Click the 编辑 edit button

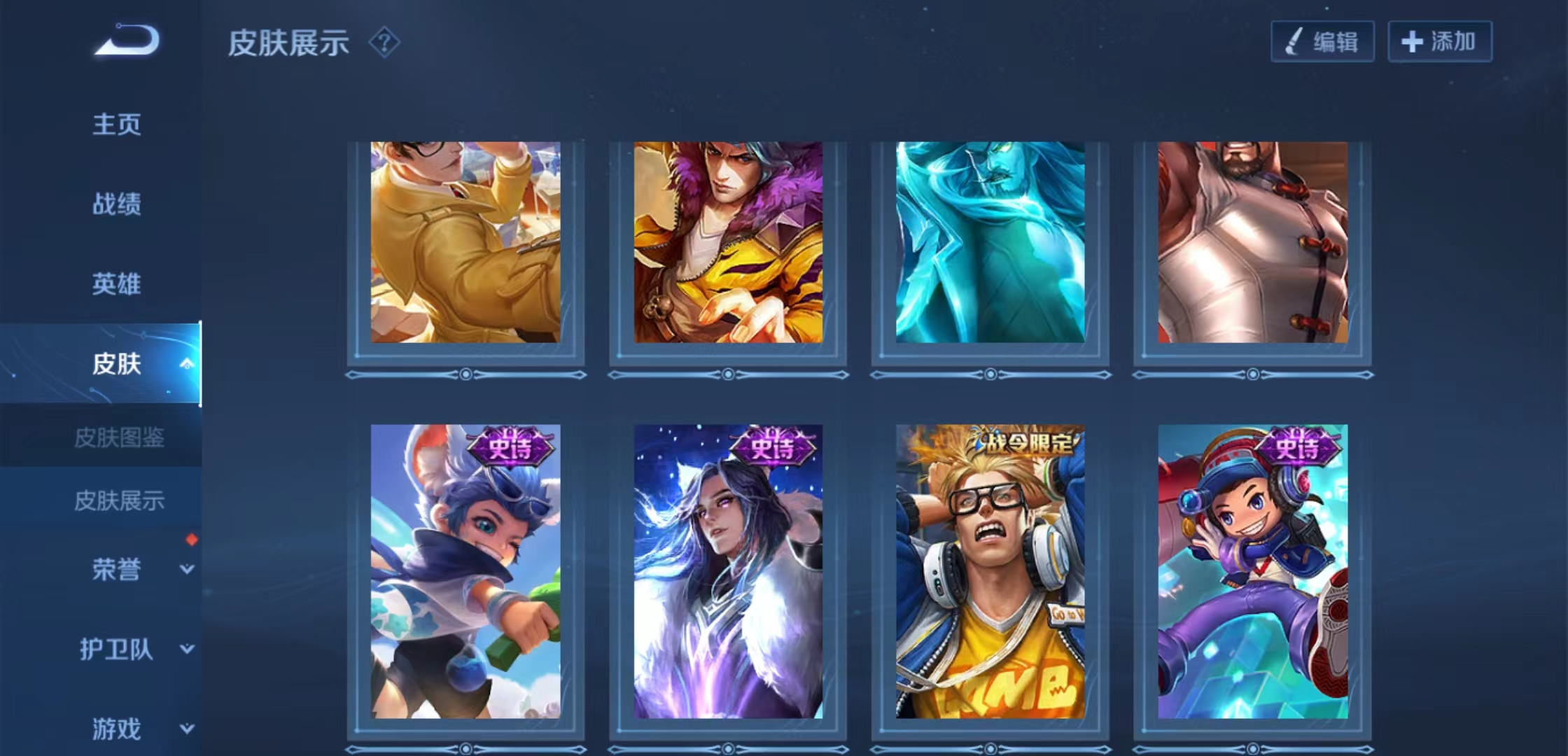[1322, 42]
